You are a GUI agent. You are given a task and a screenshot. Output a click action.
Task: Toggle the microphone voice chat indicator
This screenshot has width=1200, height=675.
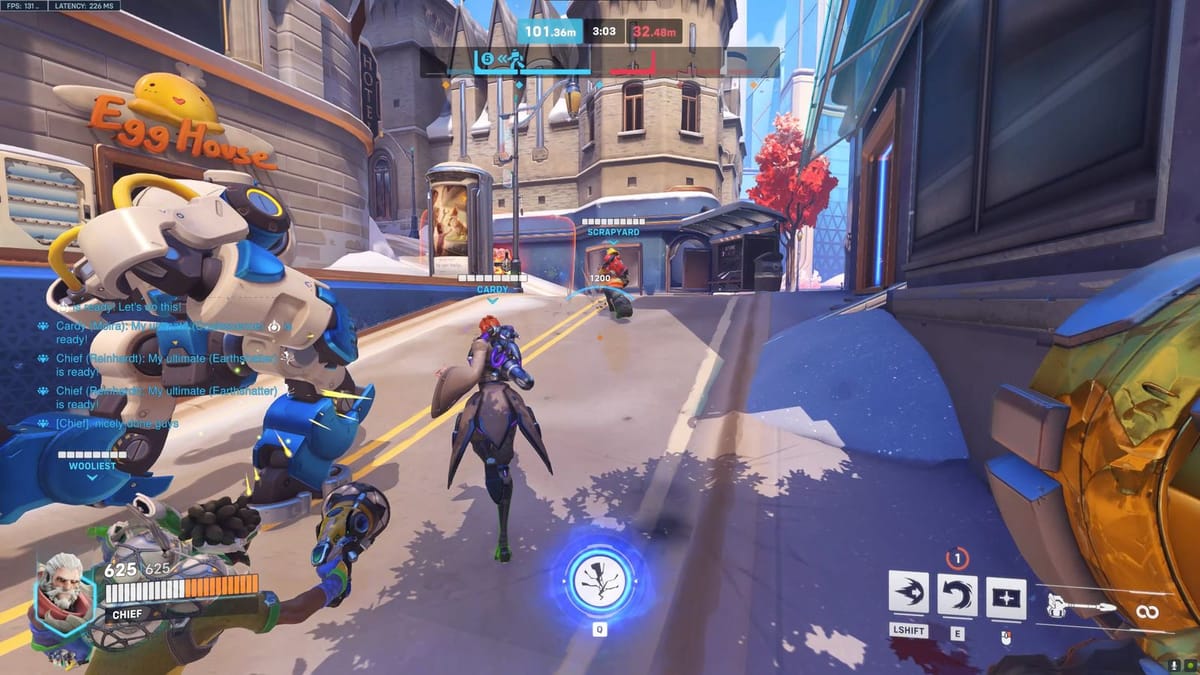(1173, 664)
